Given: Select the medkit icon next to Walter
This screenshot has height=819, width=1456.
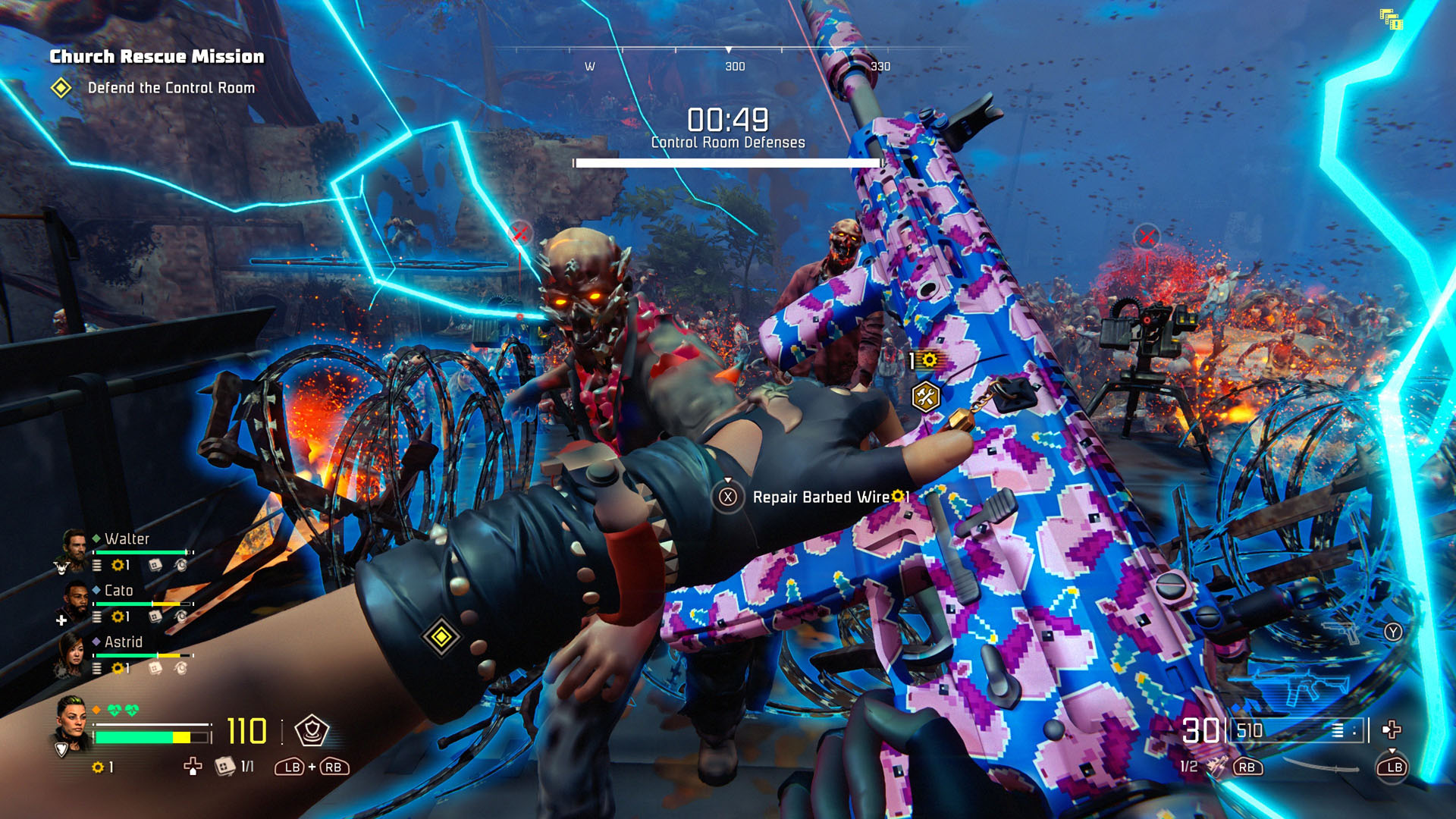Looking at the screenshot, I should click(x=156, y=566).
